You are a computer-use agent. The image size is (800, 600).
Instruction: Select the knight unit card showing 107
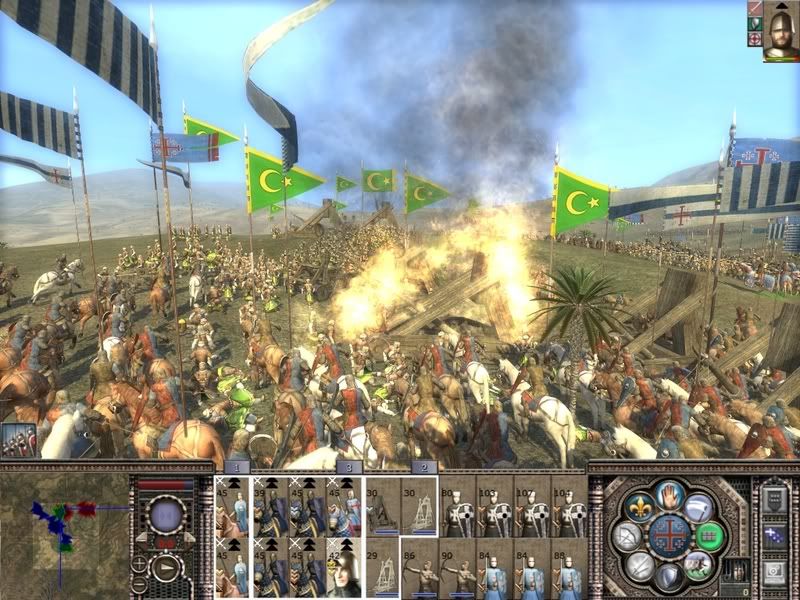(x=494, y=506)
